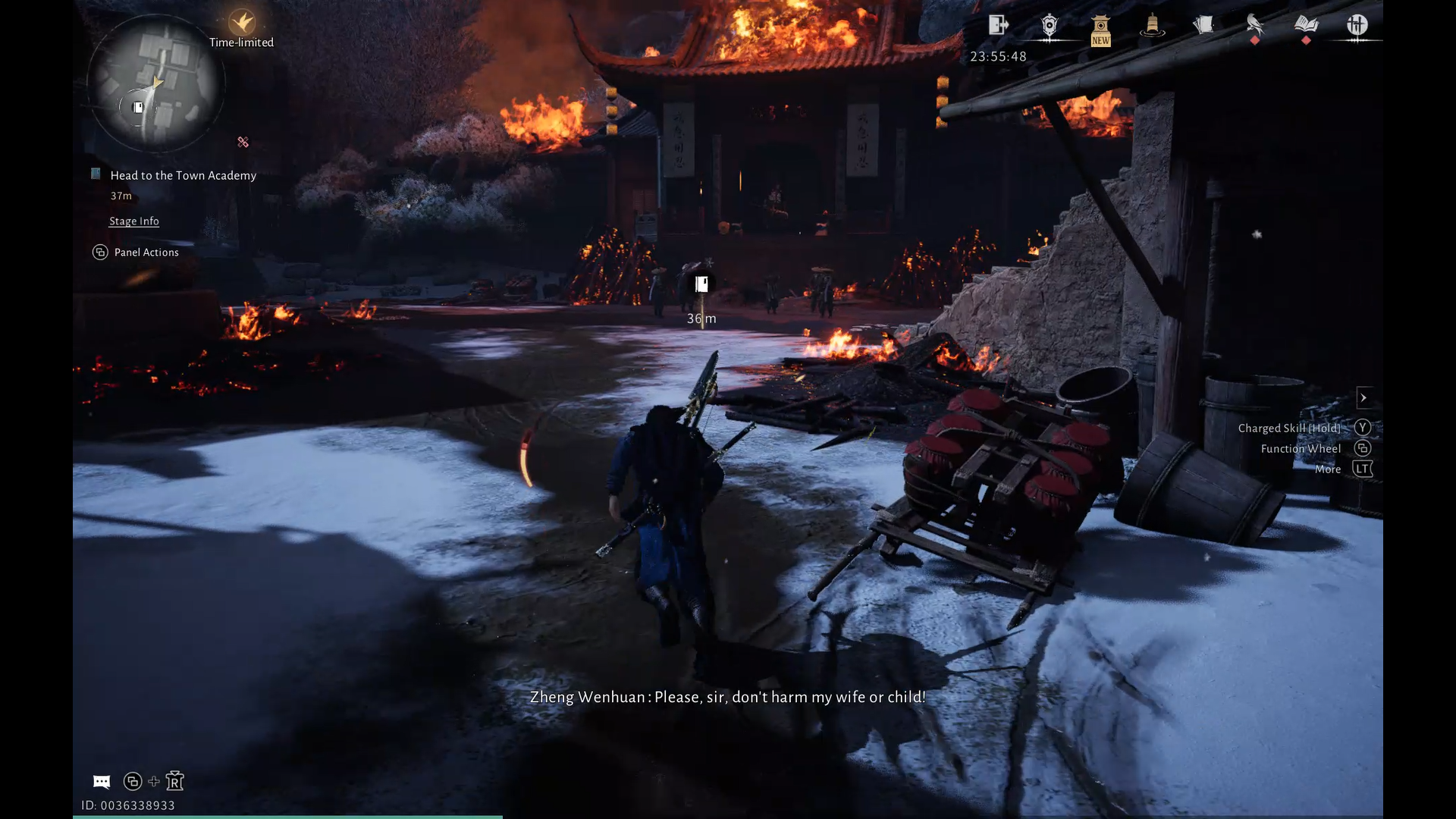This screenshot has width=1456, height=819.
Task: Open the chat speech bubble
Action: (x=102, y=781)
